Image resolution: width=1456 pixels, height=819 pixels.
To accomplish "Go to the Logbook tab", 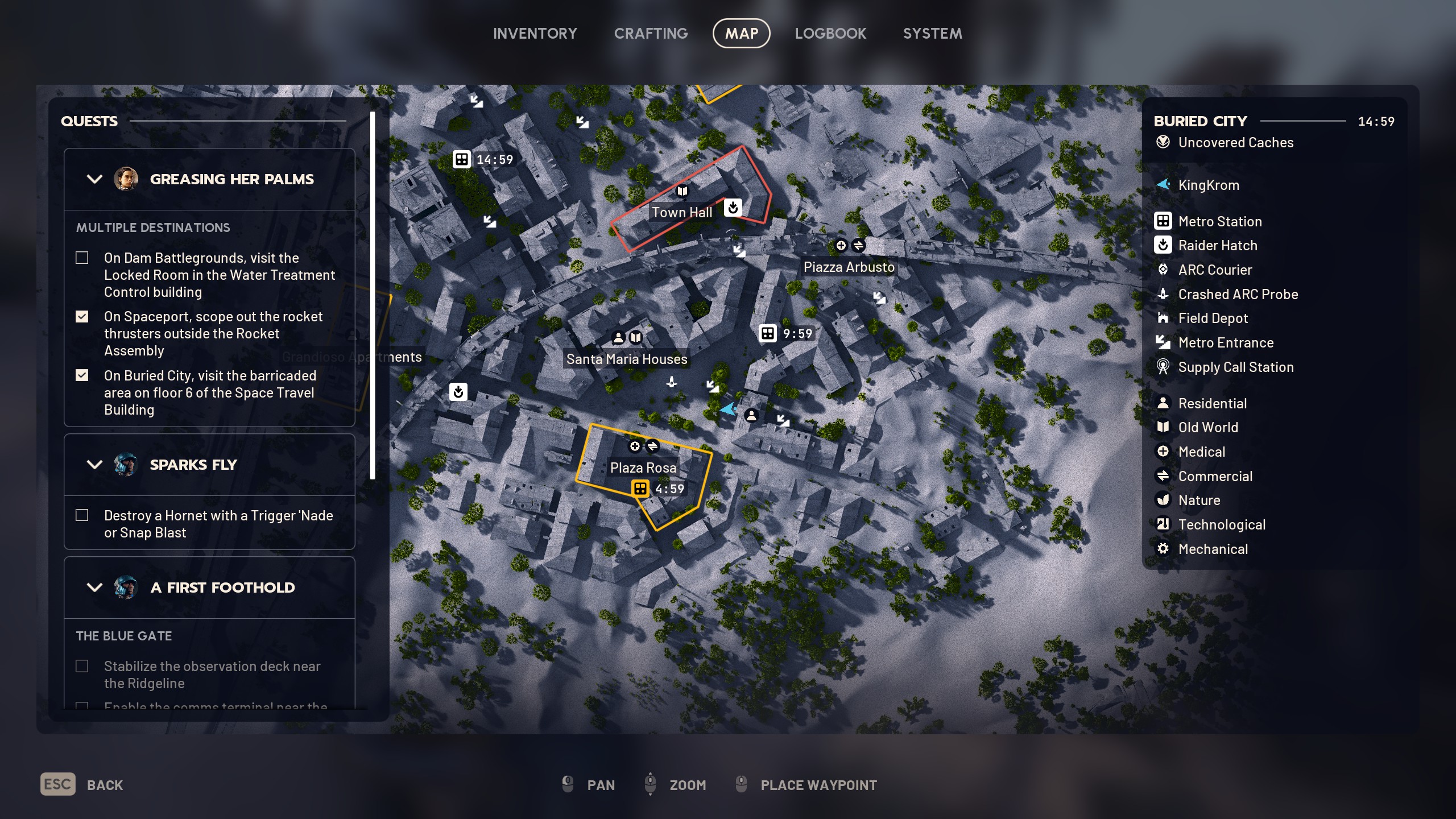I will [830, 34].
